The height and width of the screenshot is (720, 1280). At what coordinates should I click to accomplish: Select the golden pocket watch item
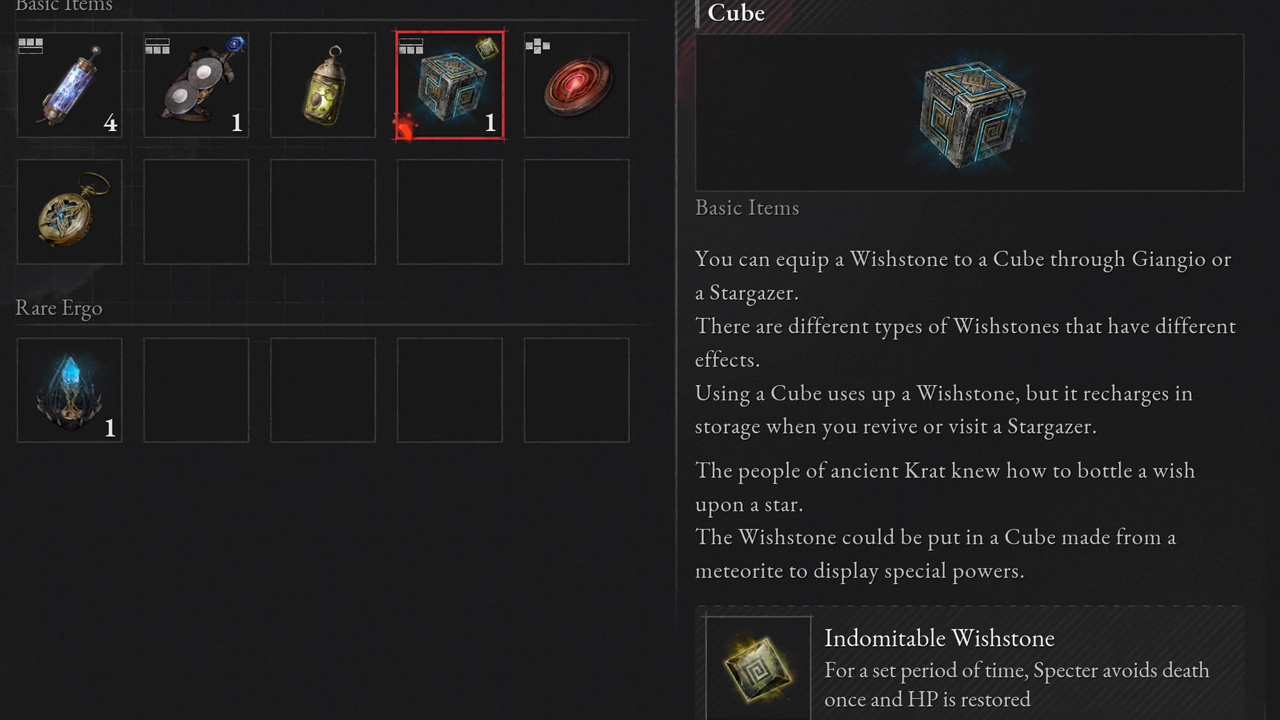pos(69,211)
